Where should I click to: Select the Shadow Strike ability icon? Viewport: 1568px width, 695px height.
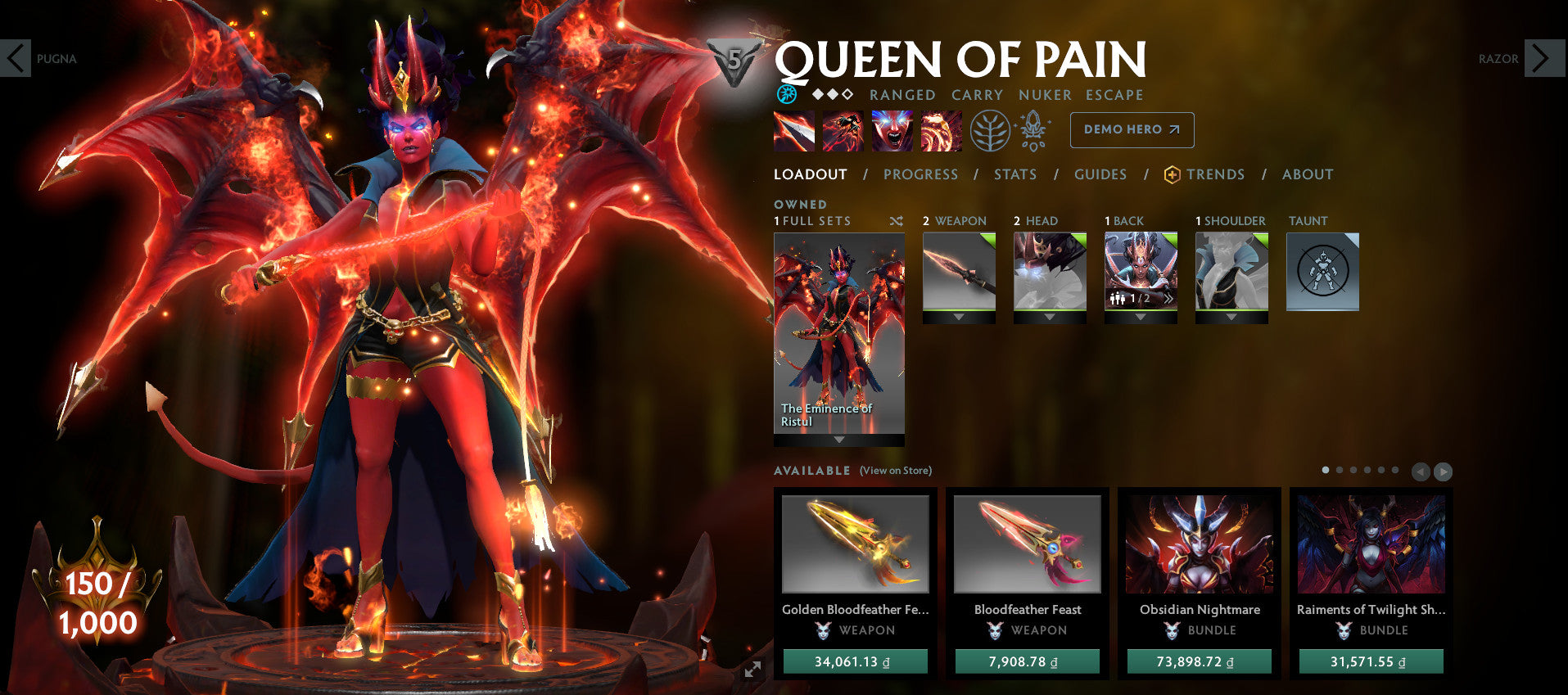pyautogui.click(x=794, y=129)
